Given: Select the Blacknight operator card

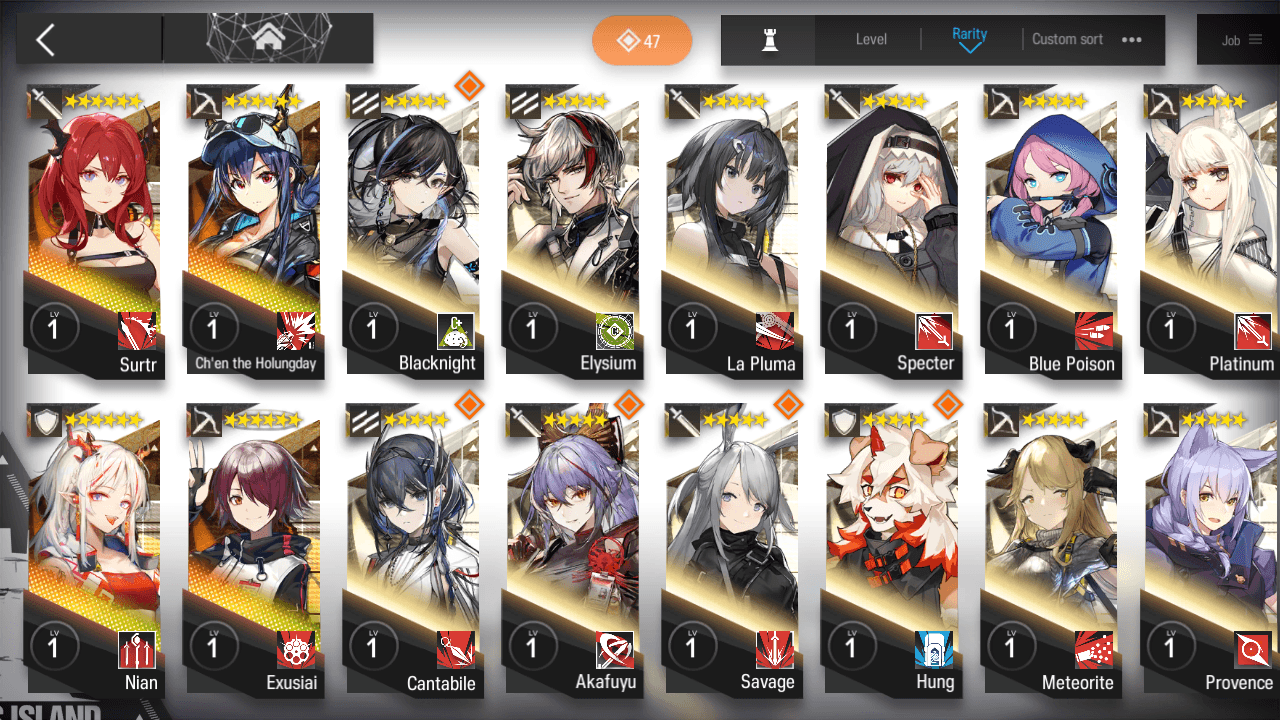Looking at the screenshot, I should (x=412, y=230).
